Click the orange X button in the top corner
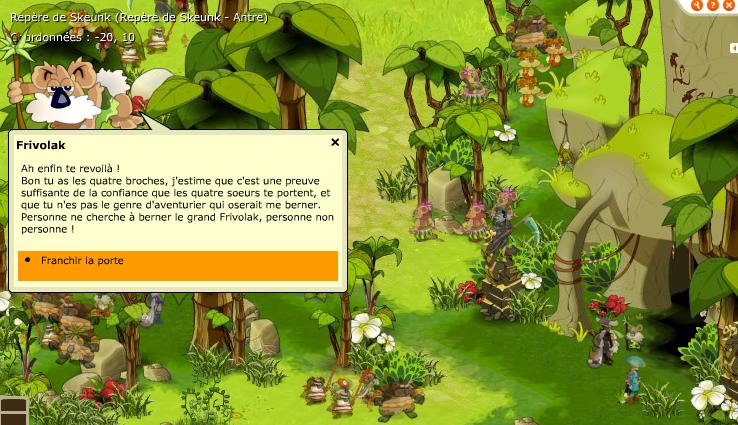The width and height of the screenshot is (738, 425). 731,4
